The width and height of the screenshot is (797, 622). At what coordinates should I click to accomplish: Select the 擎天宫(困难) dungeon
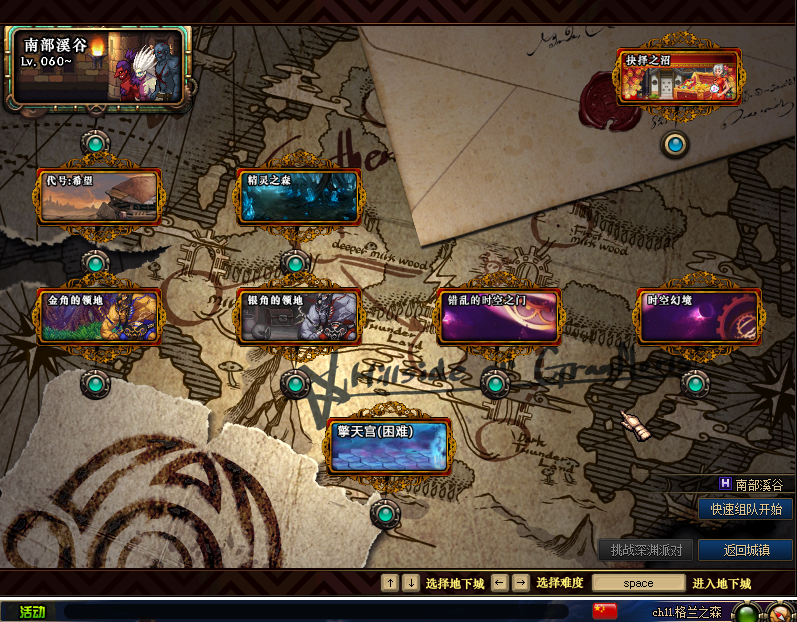click(388, 446)
